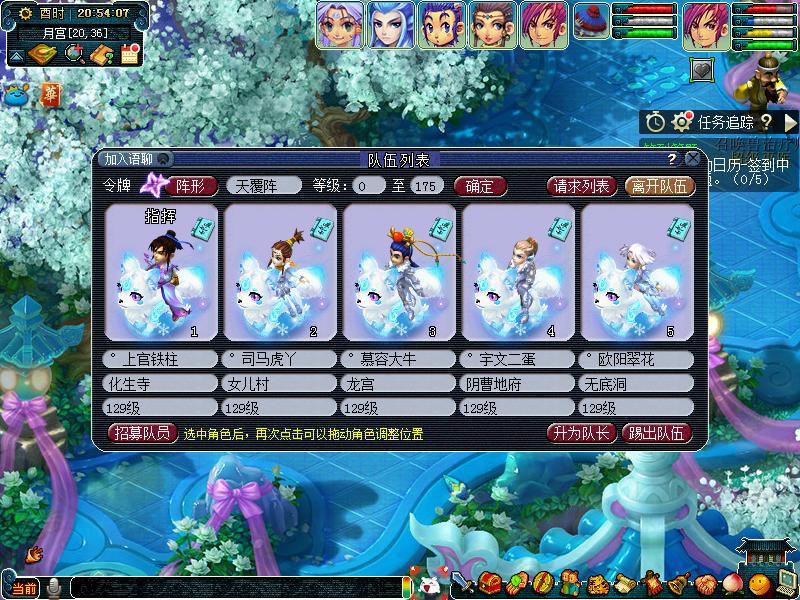Select the 天覆阵 formation name field
The height and width of the screenshot is (600, 800).
264,185
